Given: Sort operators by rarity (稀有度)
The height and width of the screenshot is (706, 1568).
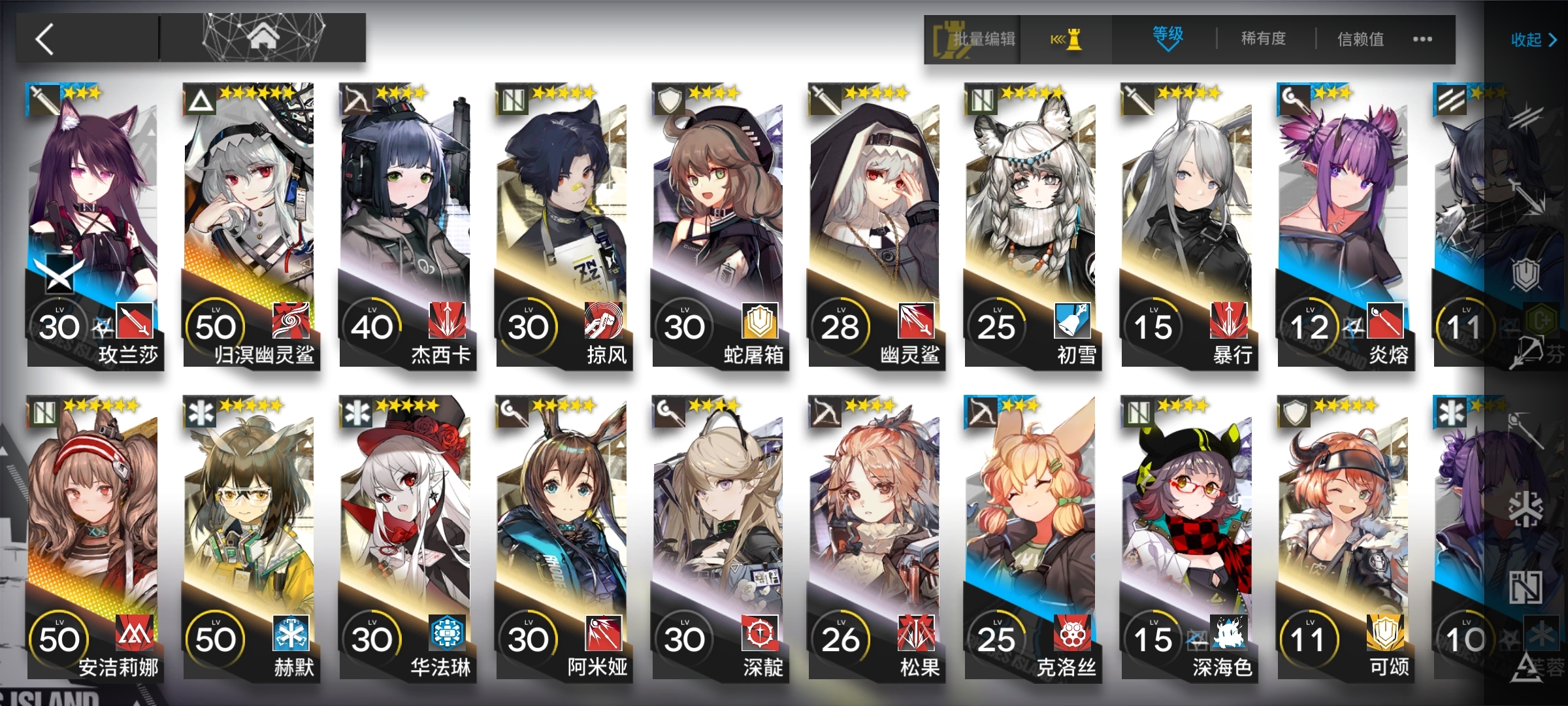Looking at the screenshot, I should [x=1264, y=39].
